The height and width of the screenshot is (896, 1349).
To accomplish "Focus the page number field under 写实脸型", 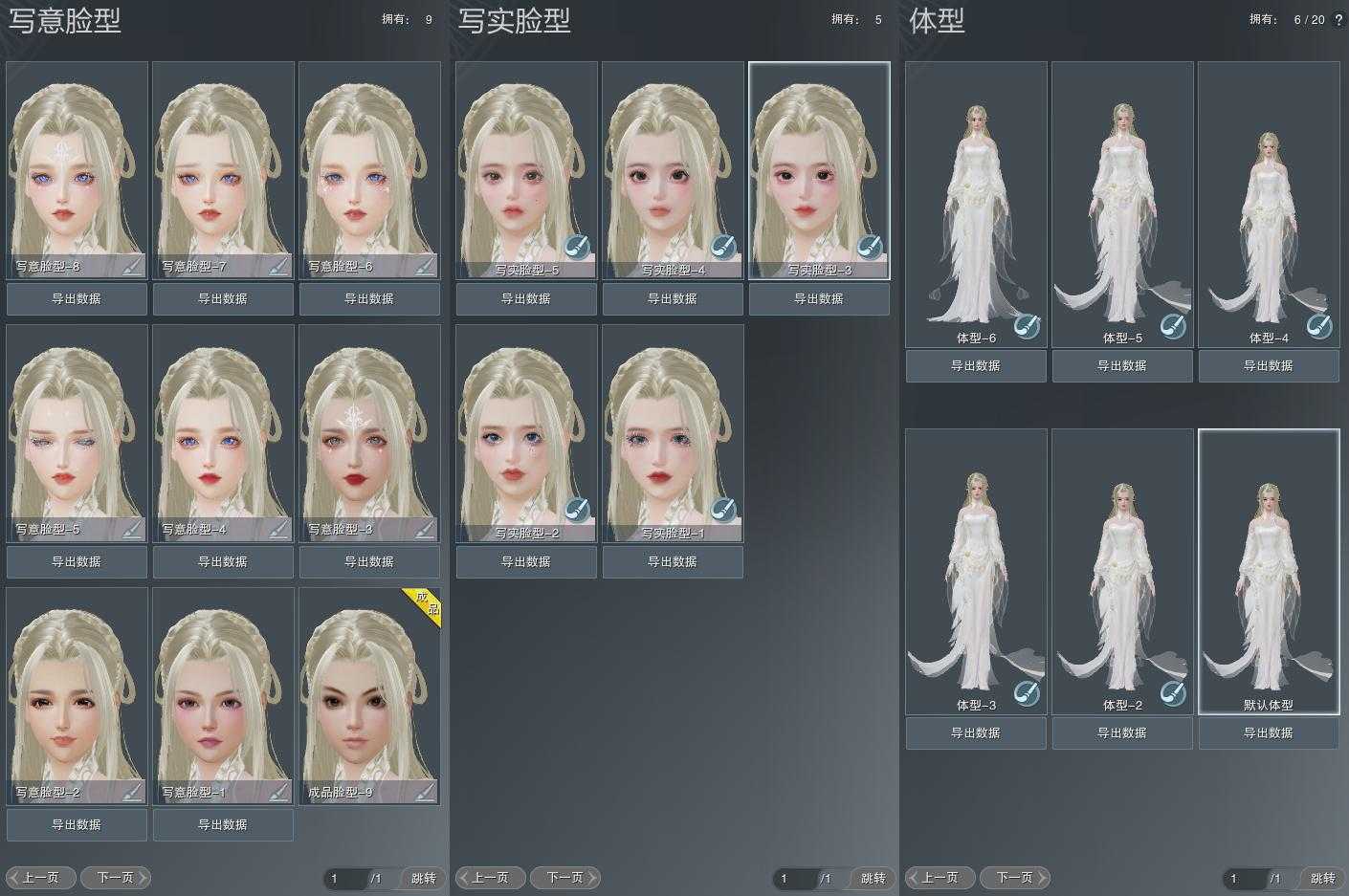I will (794, 878).
